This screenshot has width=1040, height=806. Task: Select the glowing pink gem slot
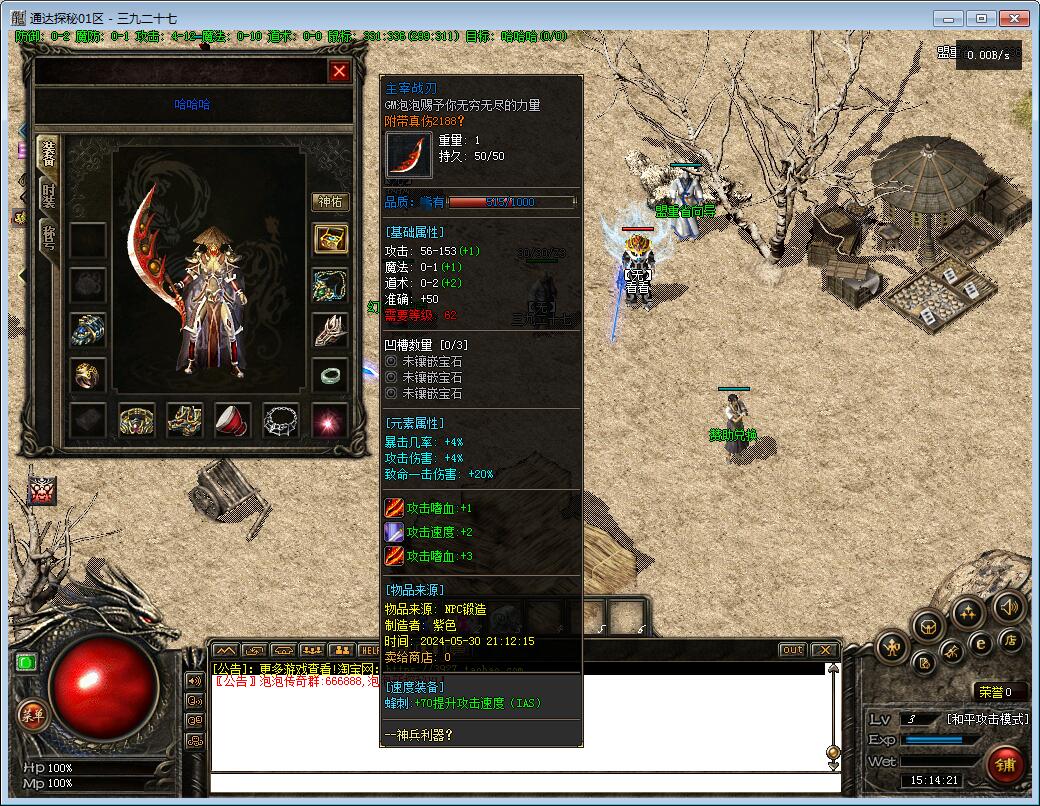point(329,420)
